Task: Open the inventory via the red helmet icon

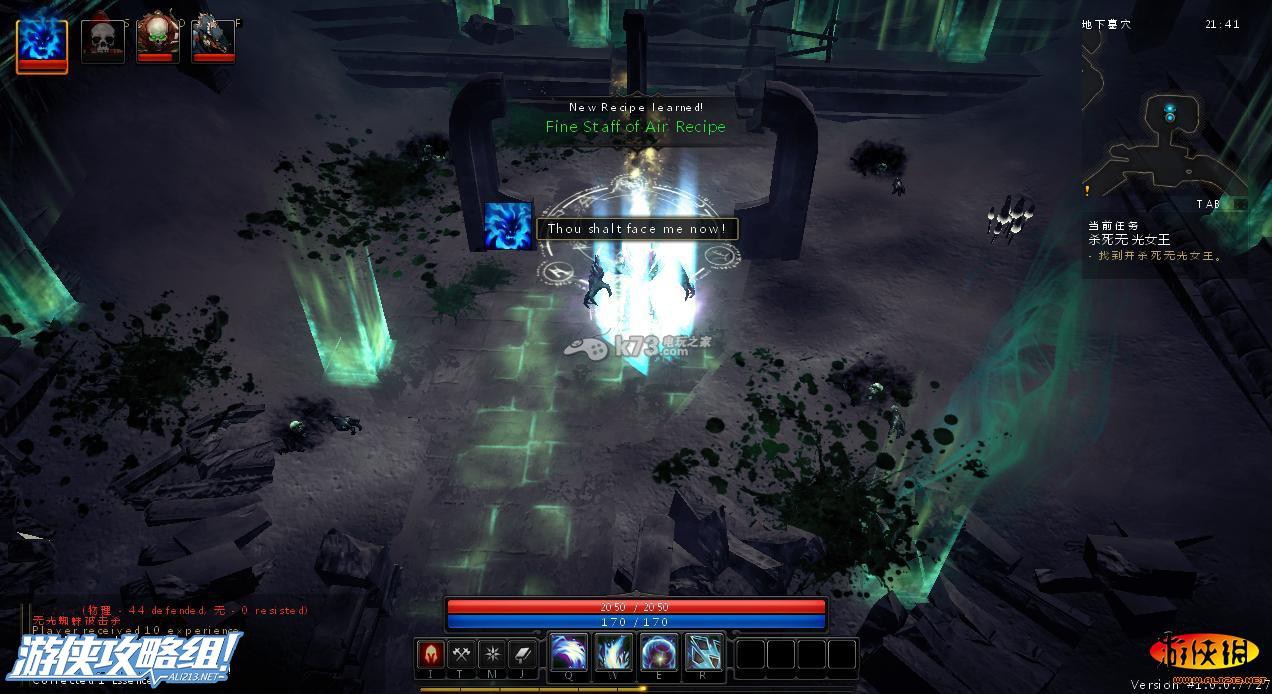Action: [x=431, y=654]
